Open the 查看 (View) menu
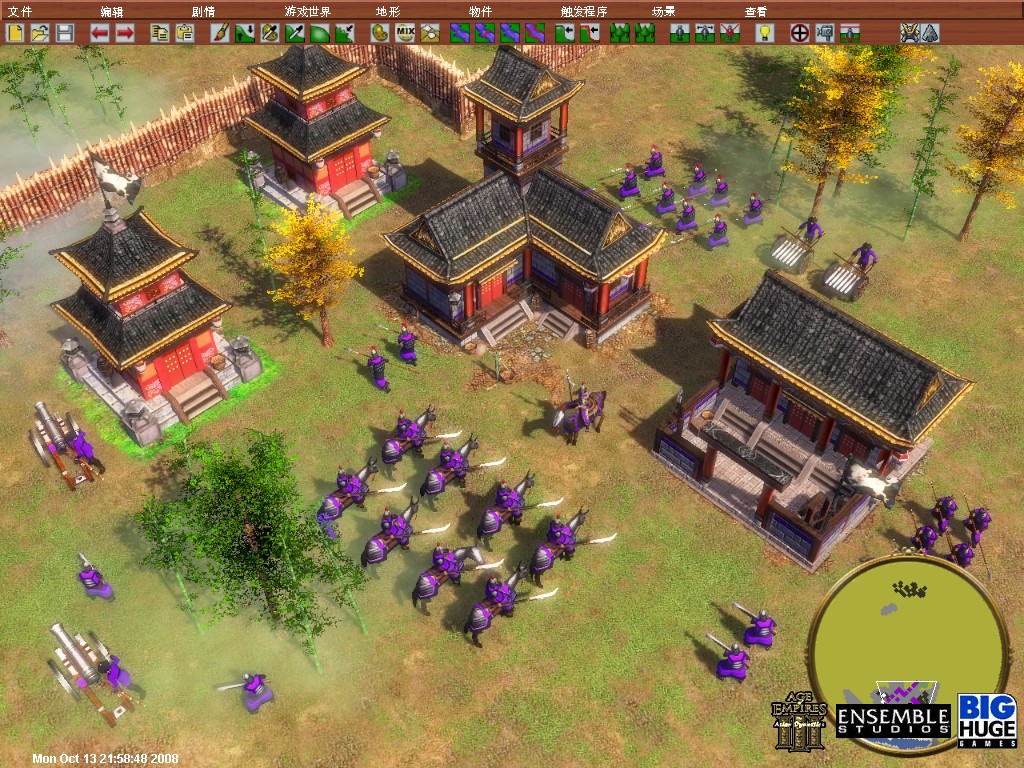 tap(756, 11)
